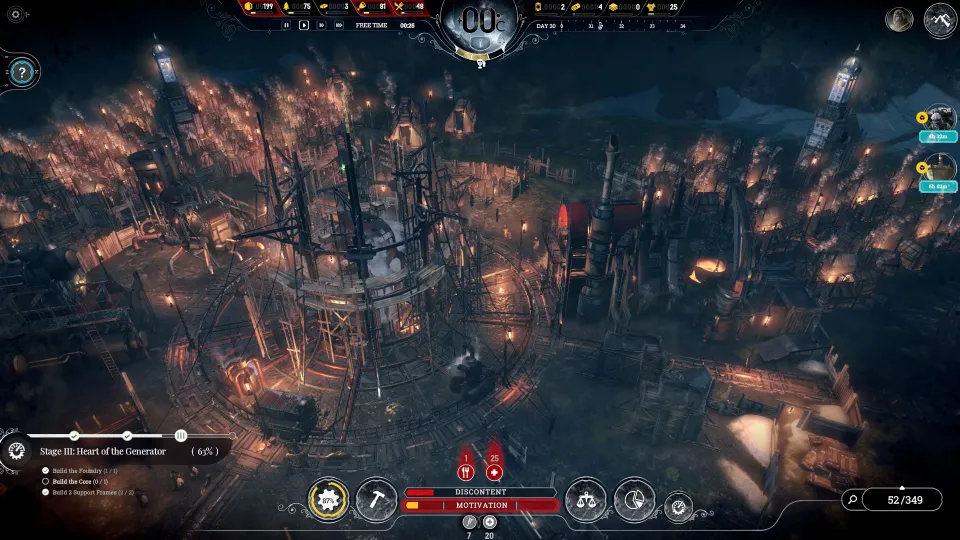The height and width of the screenshot is (540, 960).
Task: Open the generator gear button showing 87%
Action: pos(327,499)
